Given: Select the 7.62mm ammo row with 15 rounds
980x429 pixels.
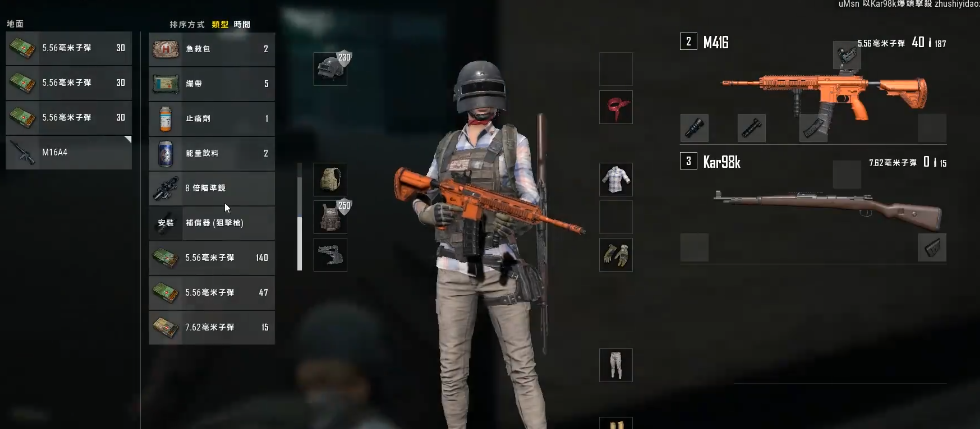Looking at the screenshot, I should (211, 327).
